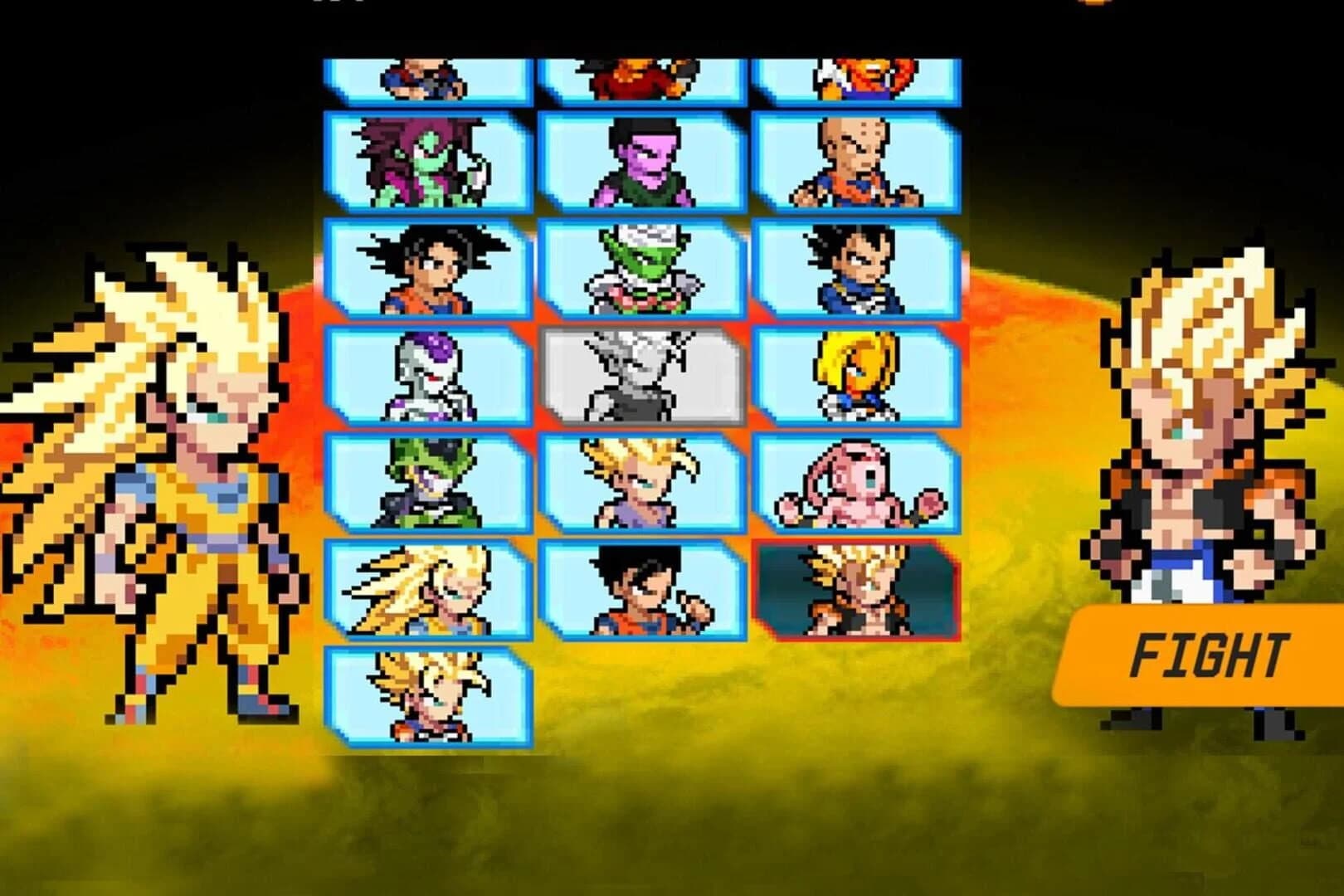Viewport: 1344px width, 896px height.
Task: Select Kid Buu's portrait
Action: pyautogui.click(x=863, y=485)
